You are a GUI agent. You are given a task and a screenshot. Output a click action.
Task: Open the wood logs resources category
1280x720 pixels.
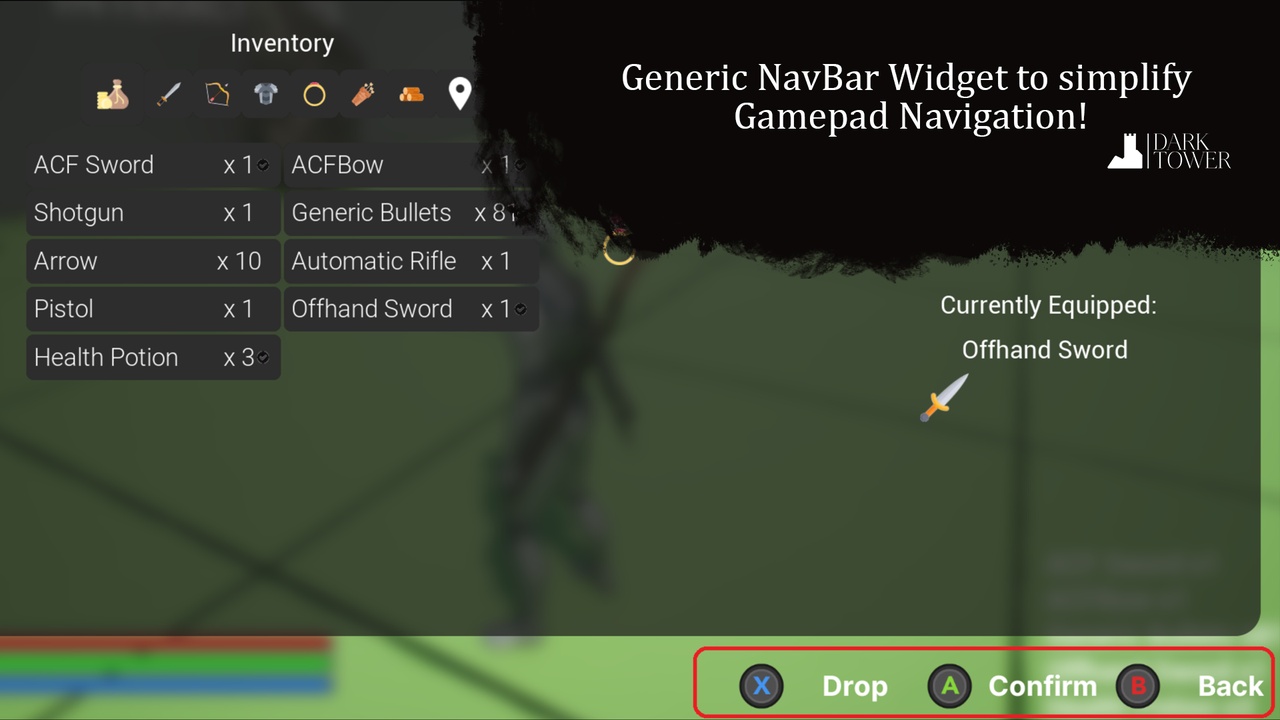pyautogui.click(x=411, y=93)
